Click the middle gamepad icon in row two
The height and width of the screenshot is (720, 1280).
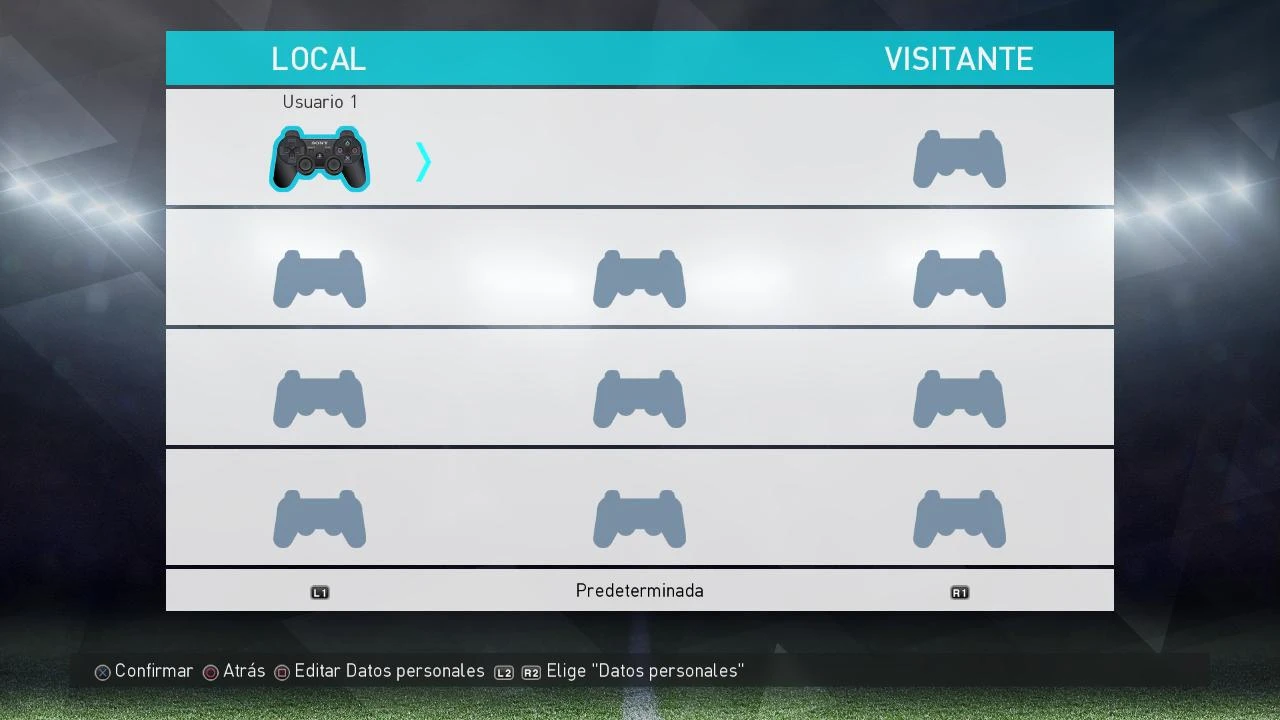pos(639,278)
